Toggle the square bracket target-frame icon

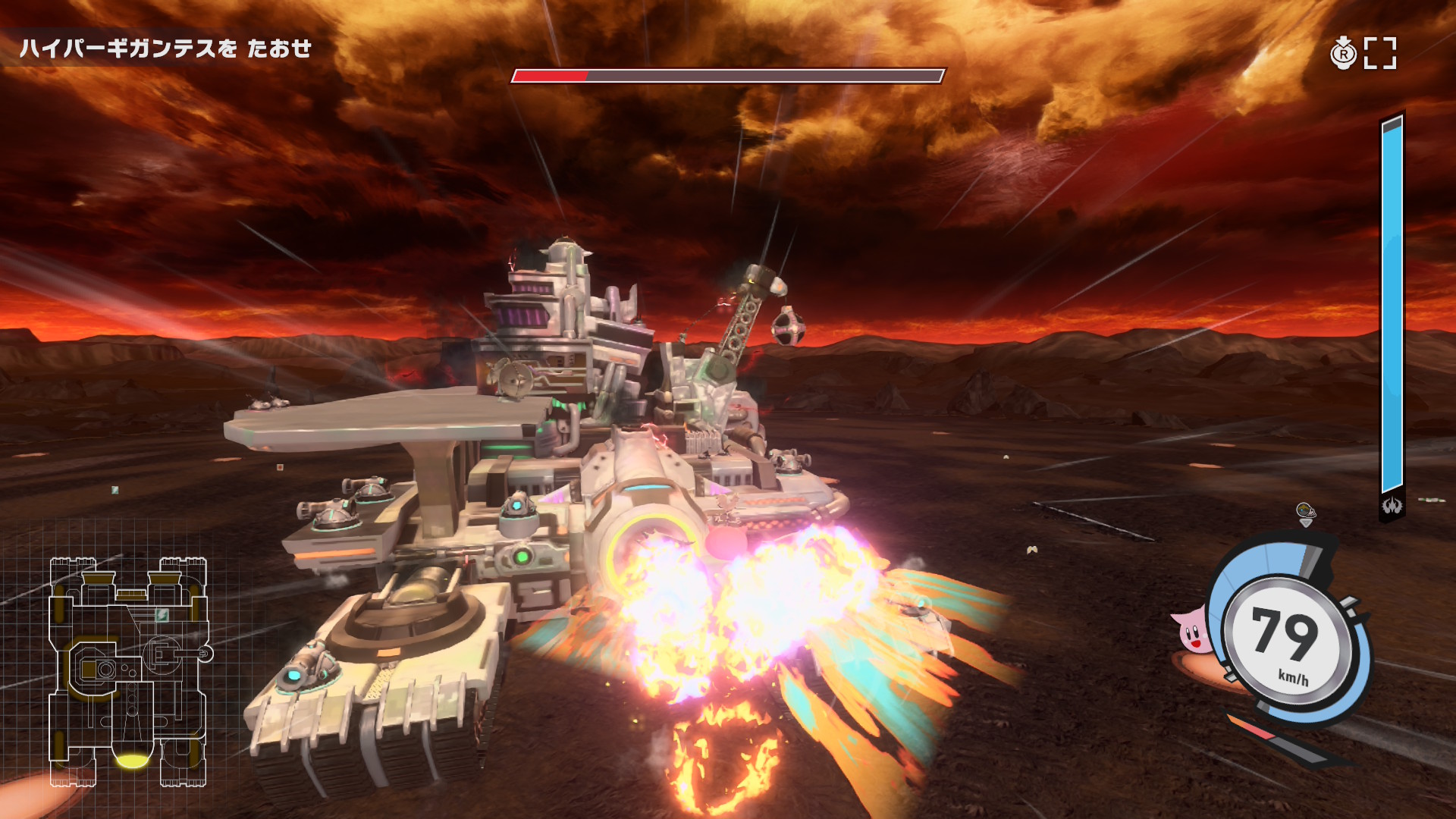(1379, 54)
